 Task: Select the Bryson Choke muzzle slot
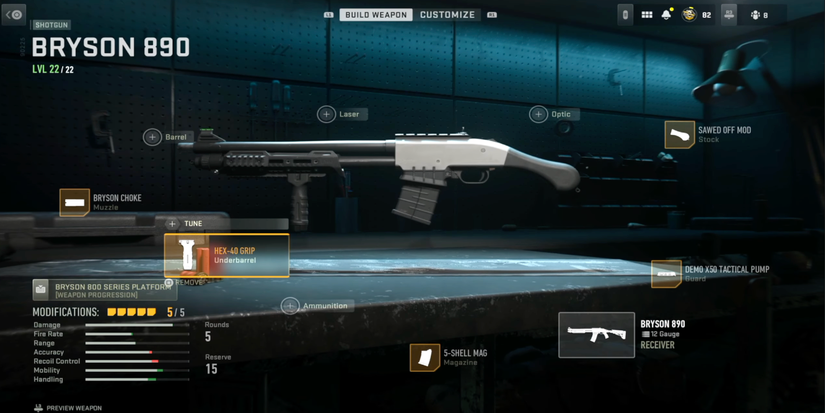[x=75, y=202]
